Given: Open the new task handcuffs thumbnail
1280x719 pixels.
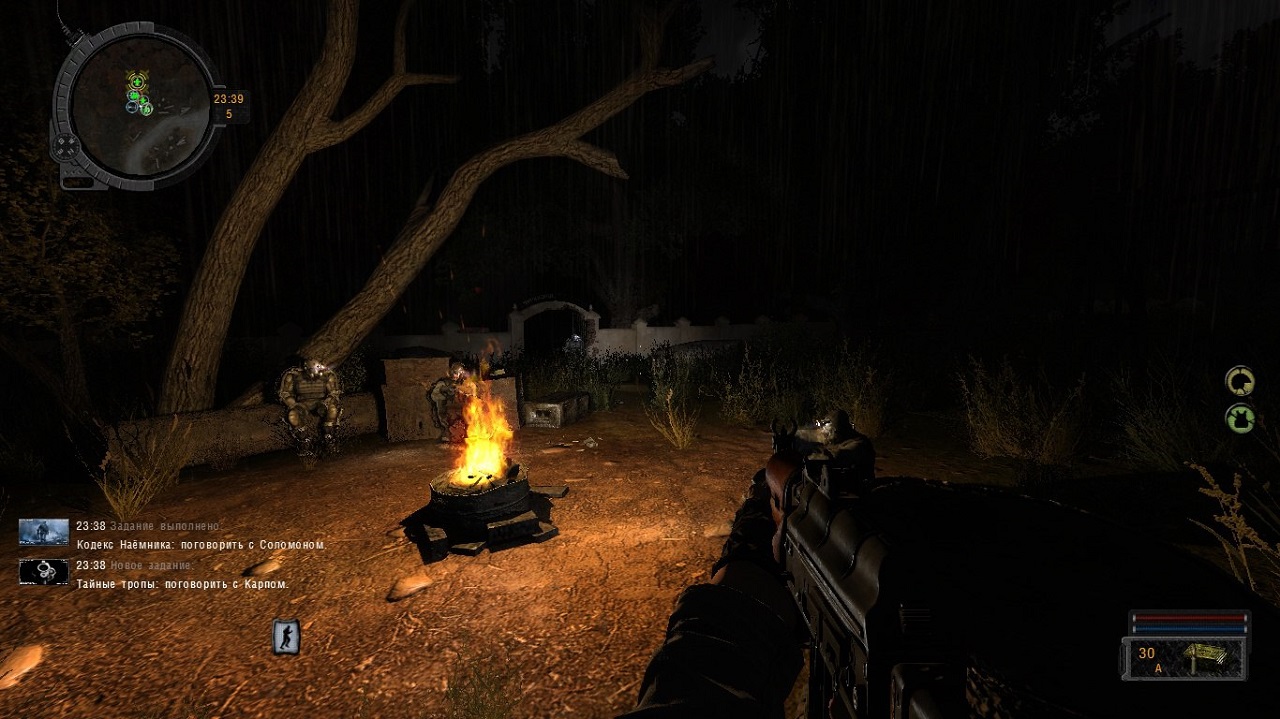Looking at the screenshot, I should click(44, 571).
